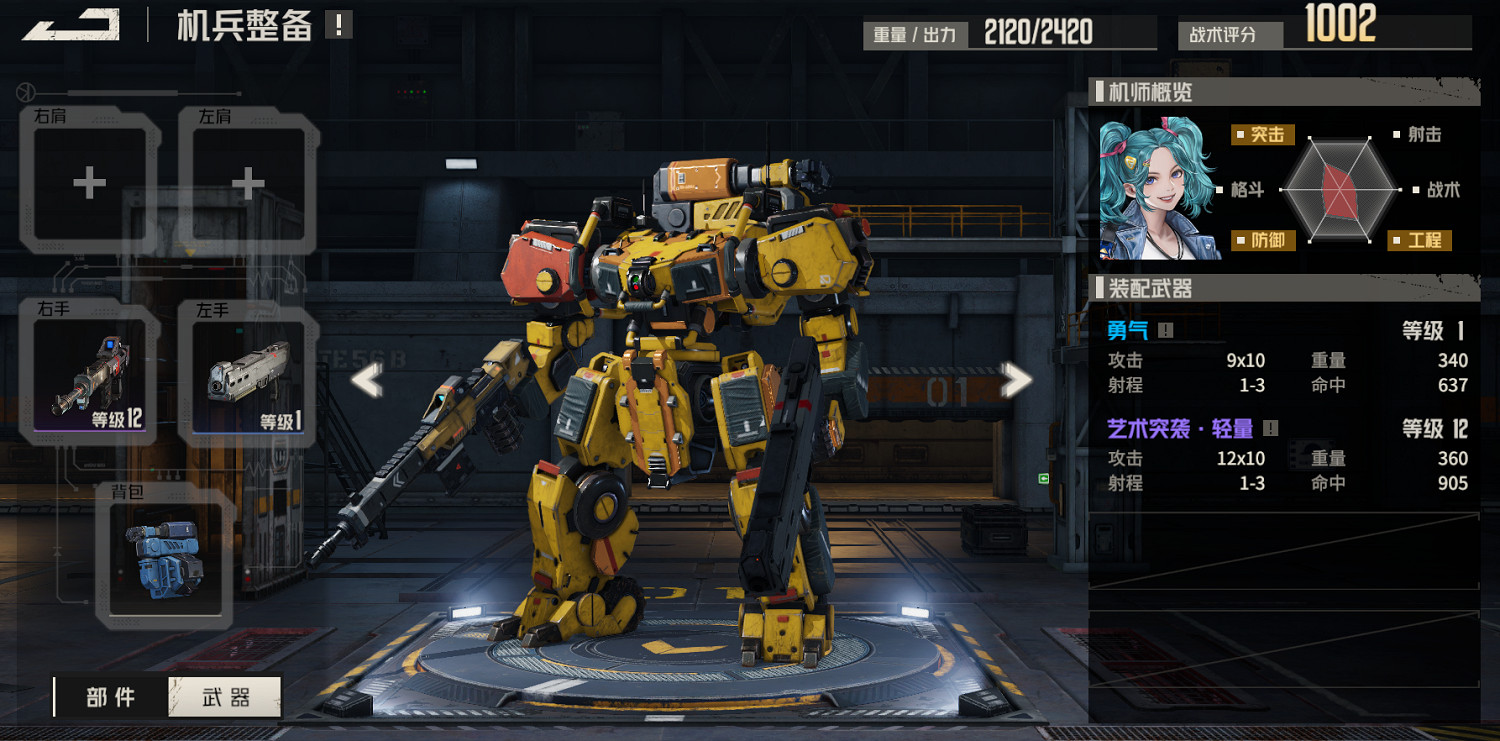
Task: Add a weapon to the 左肩 slot
Action: pos(248,183)
